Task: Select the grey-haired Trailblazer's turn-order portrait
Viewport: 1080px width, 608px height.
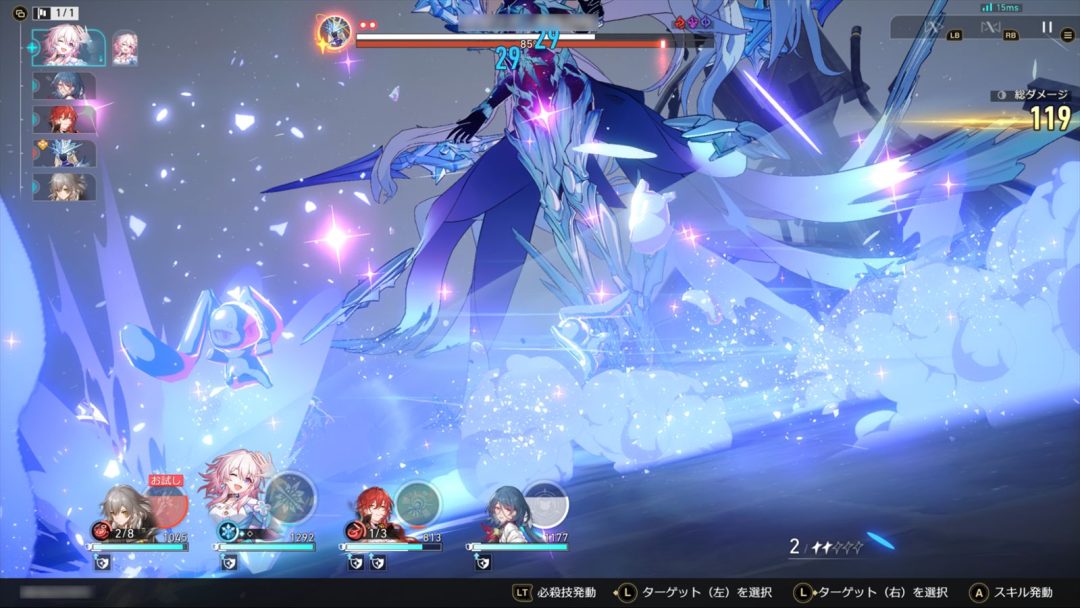Action: point(64,187)
